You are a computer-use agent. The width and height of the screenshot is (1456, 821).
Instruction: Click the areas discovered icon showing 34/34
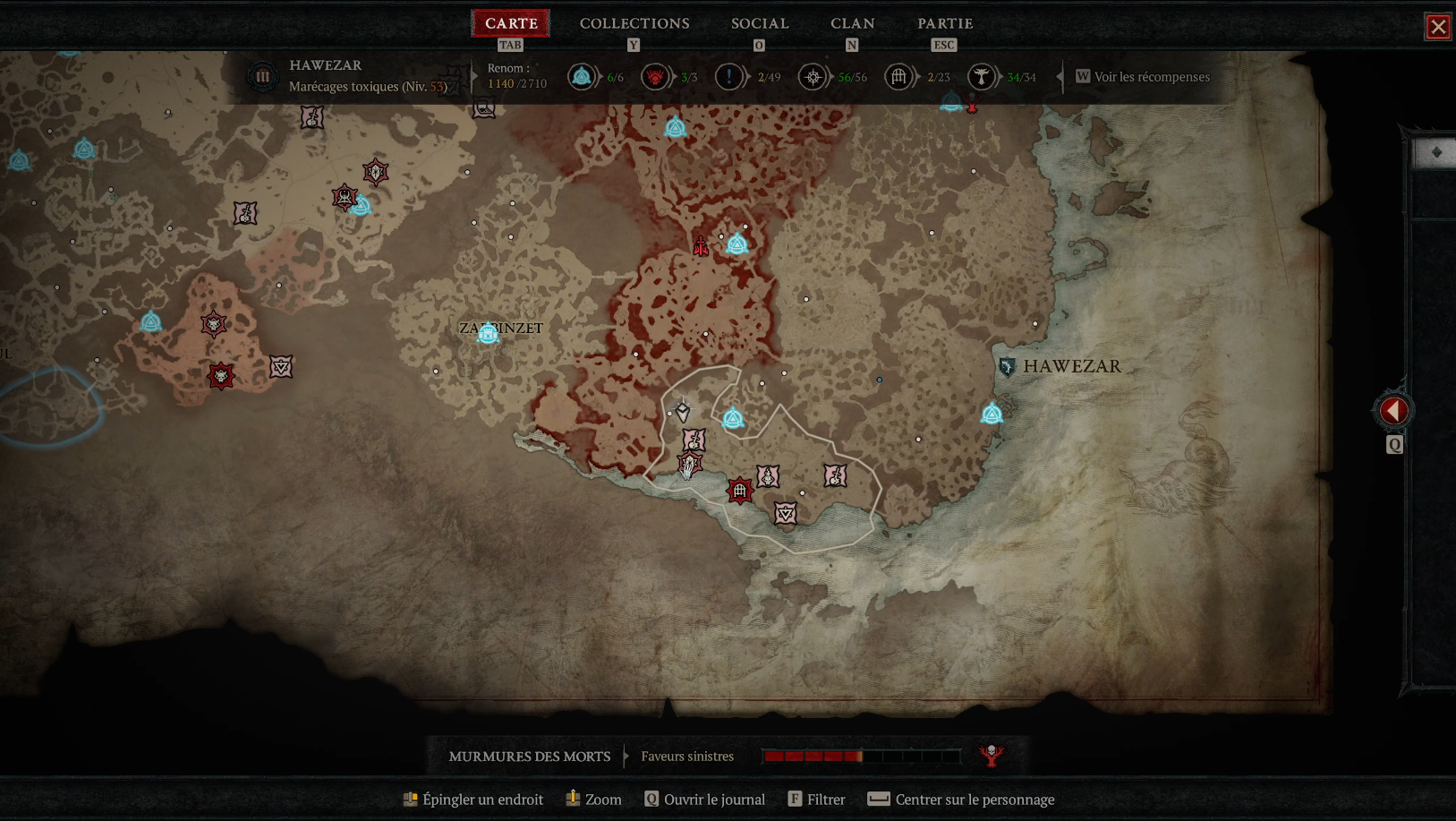(980, 77)
